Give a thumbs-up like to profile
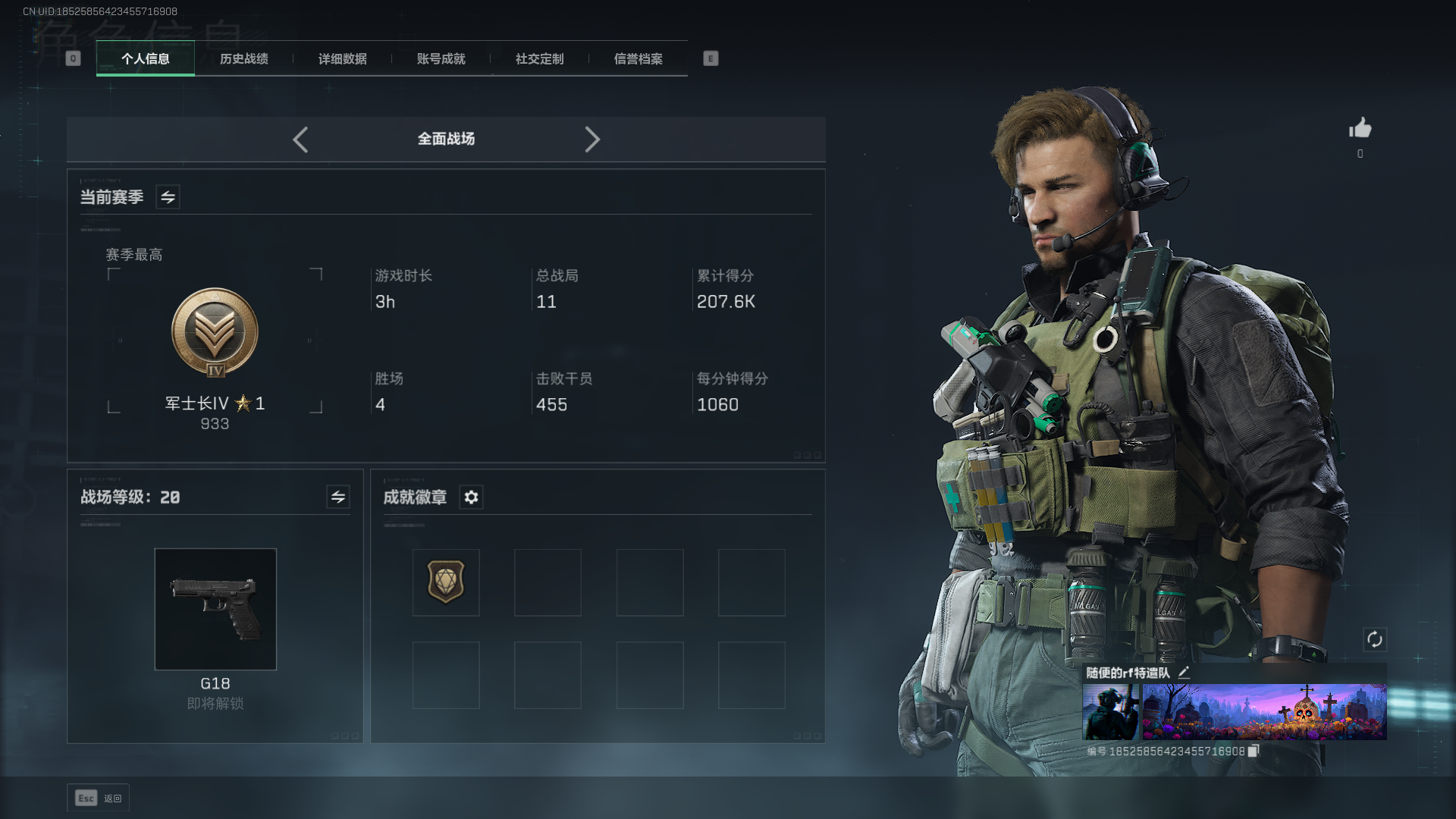This screenshot has width=1456, height=819. 1360,128
